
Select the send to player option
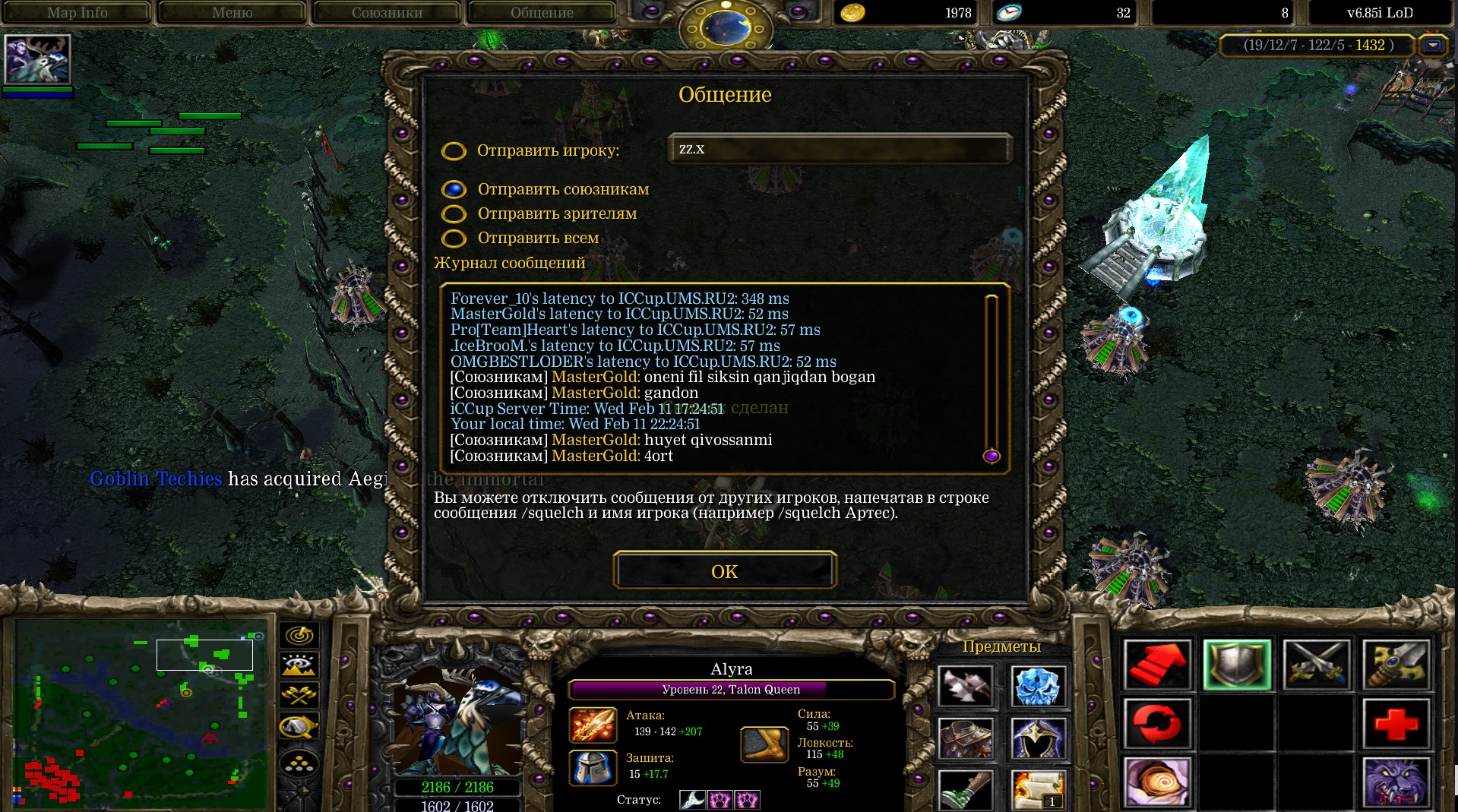coord(454,151)
